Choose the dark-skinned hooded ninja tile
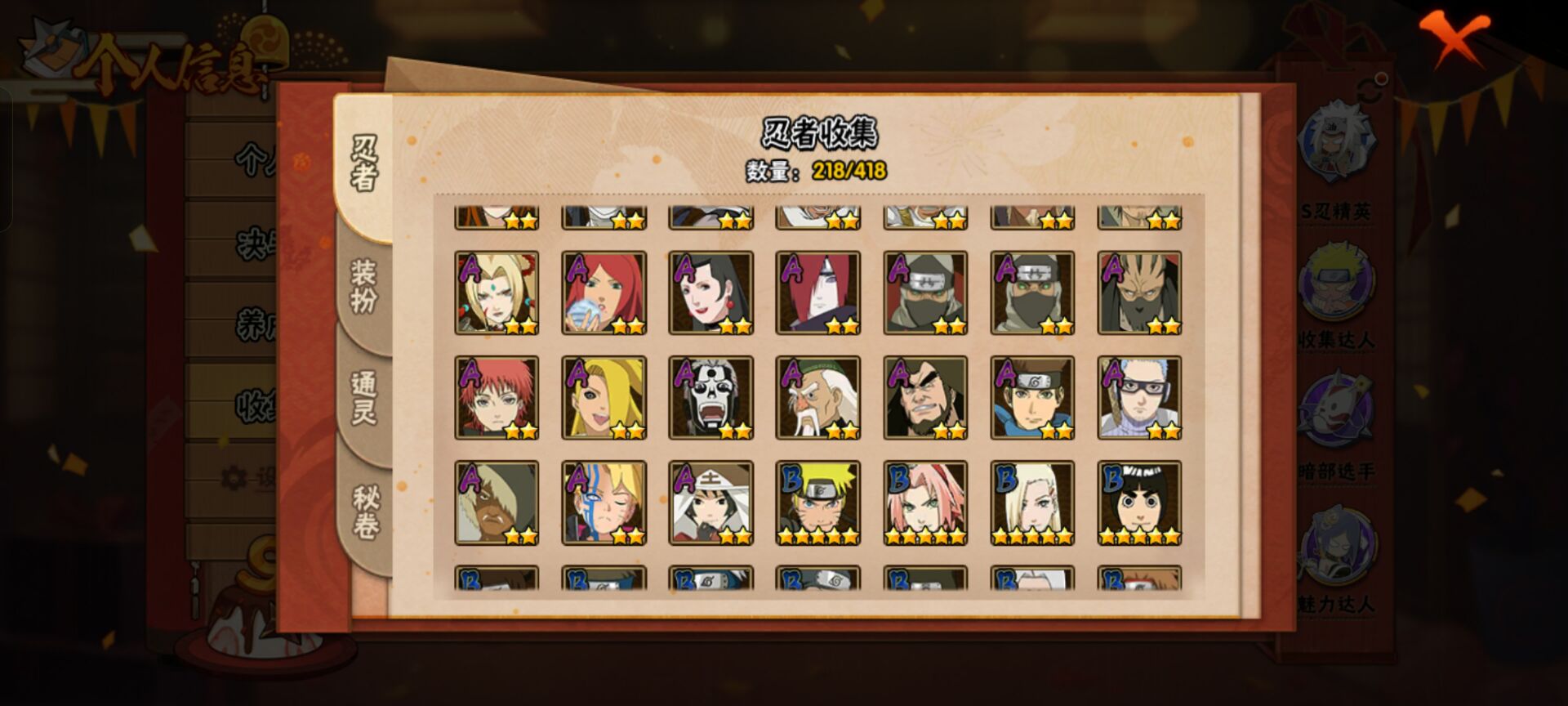The width and height of the screenshot is (1568, 706). click(x=497, y=503)
